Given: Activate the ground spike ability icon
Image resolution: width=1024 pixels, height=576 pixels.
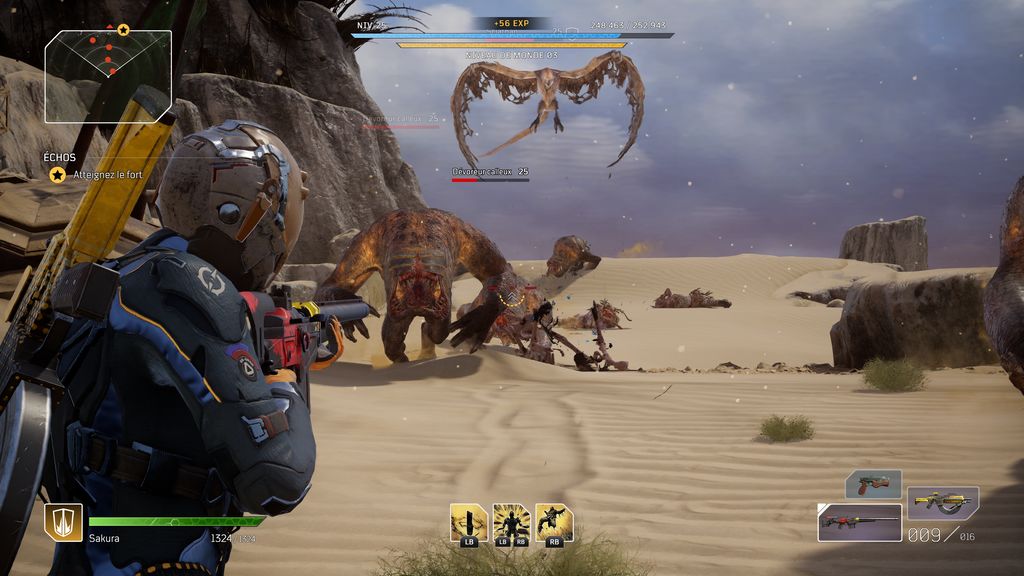Looking at the screenshot, I should pos(468,523).
